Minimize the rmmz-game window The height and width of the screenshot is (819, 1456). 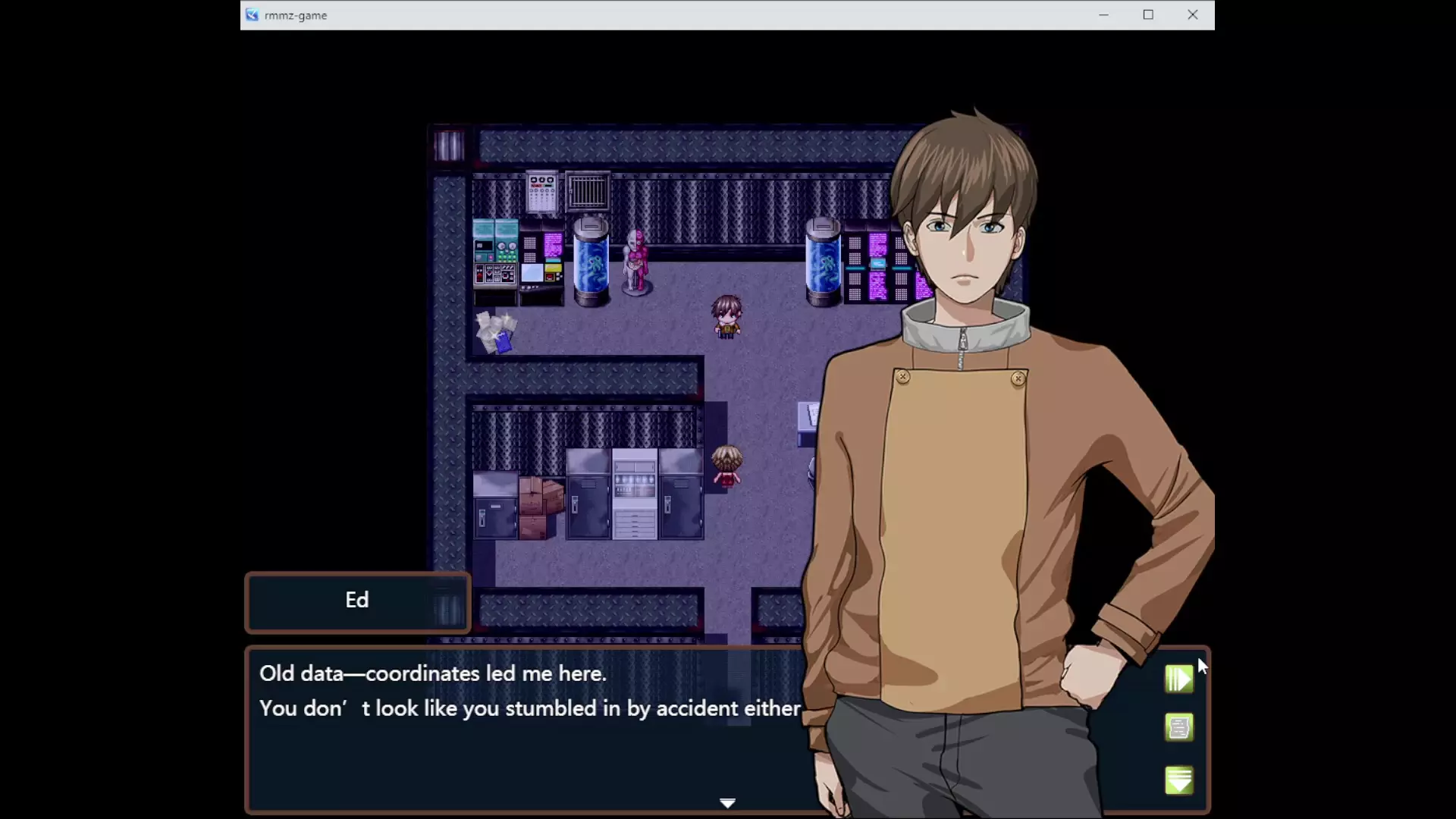coord(1103,15)
